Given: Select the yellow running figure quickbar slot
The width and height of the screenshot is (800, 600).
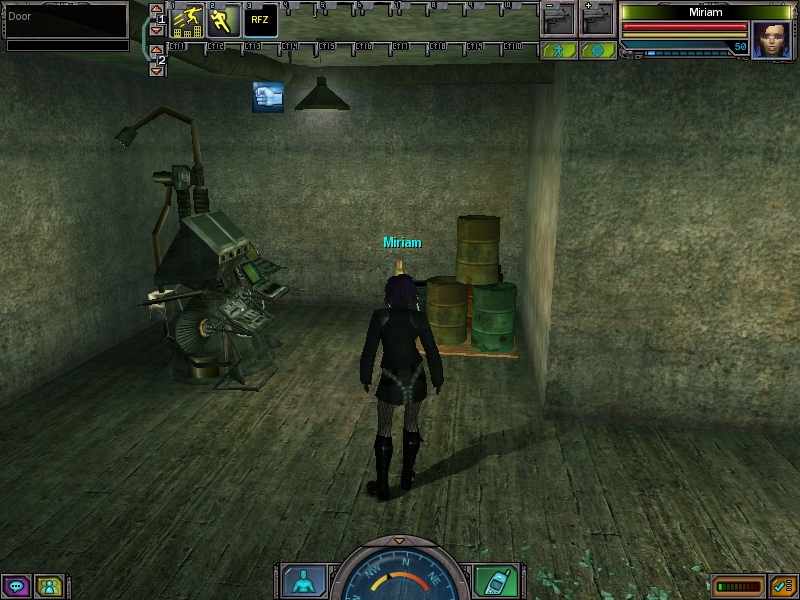Looking at the screenshot, I should click(x=222, y=20).
